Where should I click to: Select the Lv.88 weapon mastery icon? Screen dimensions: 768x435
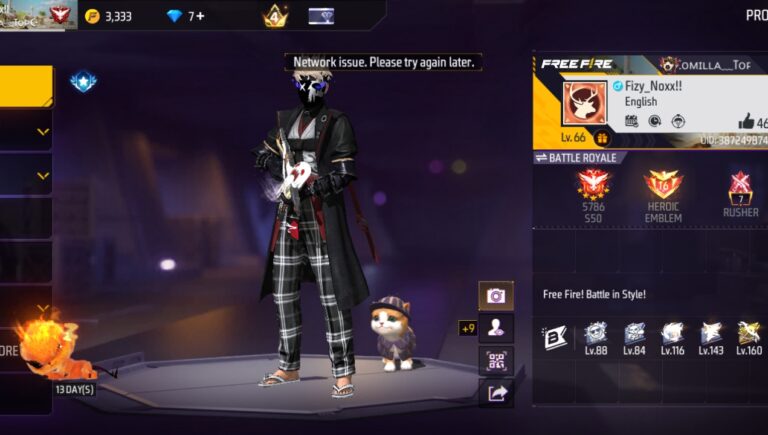[x=596, y=334]
